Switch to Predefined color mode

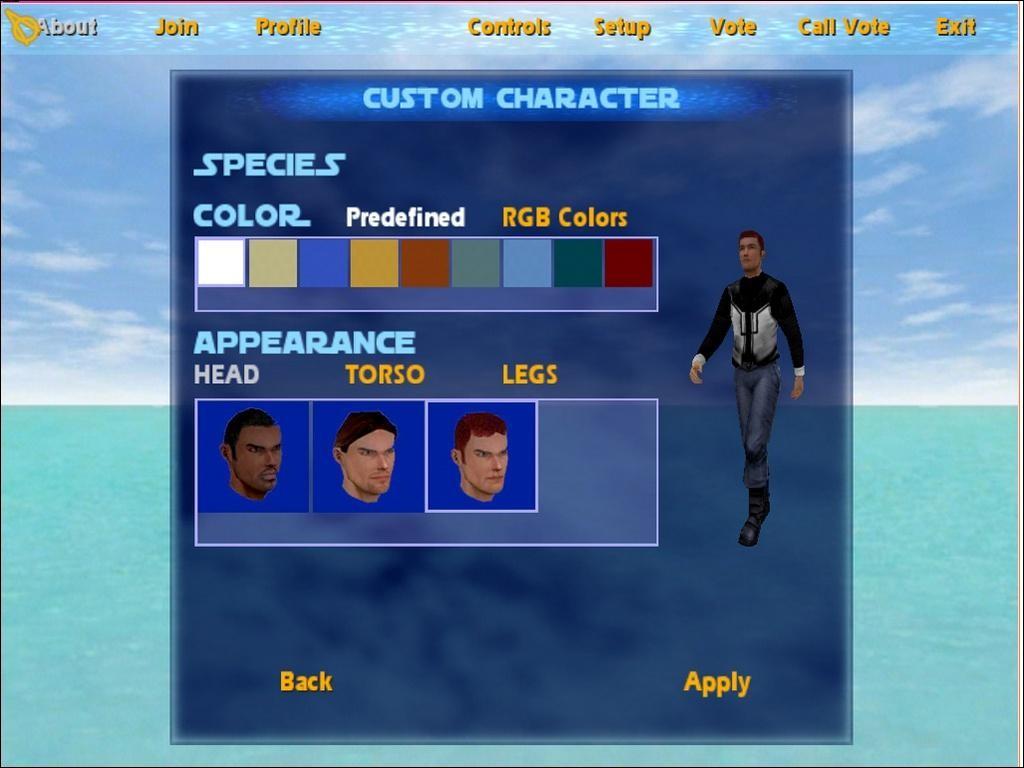click(x=405, y=217)
